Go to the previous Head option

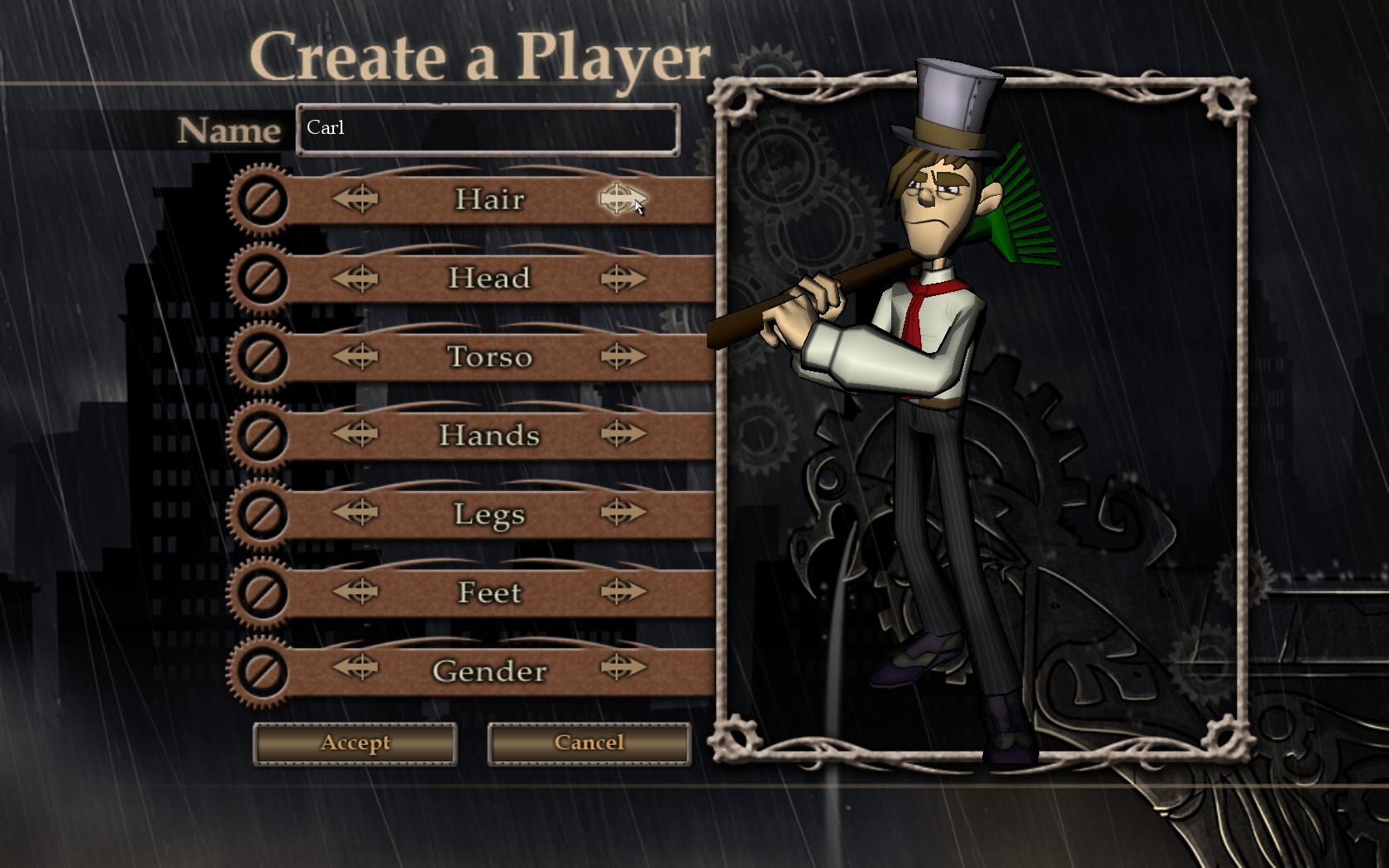tap(356, 279)
